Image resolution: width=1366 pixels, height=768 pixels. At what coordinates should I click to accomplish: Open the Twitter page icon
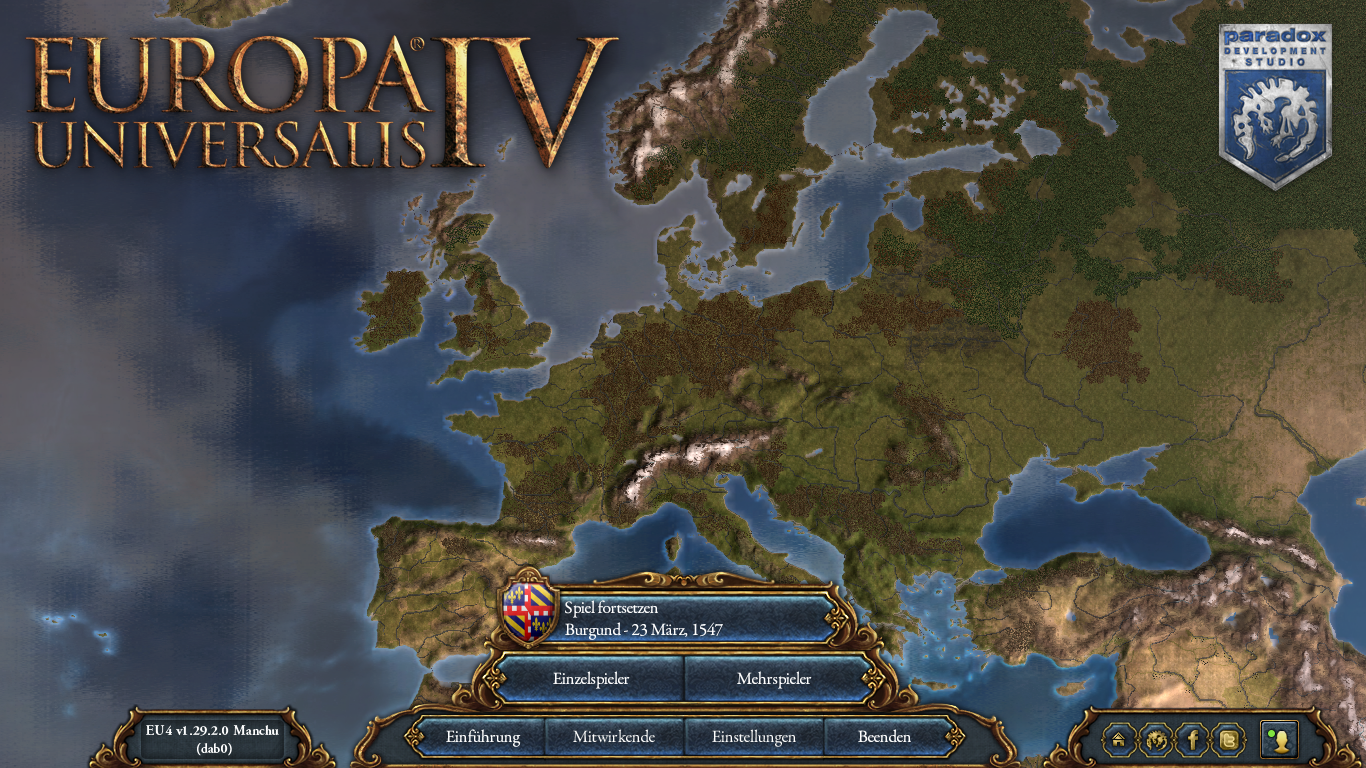1228,740
